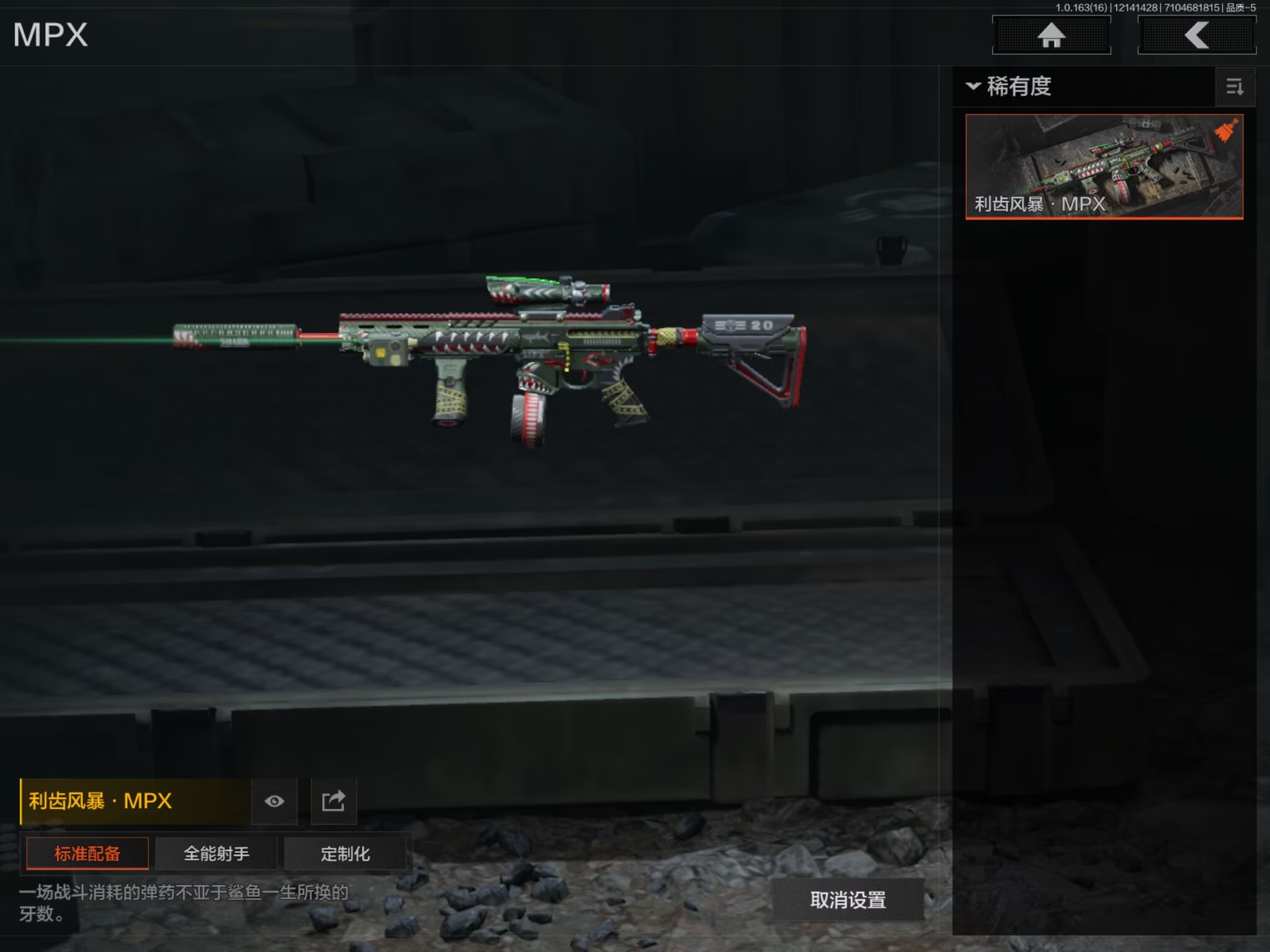Switch to the 标准配备 tab
This screenshot has width=1270, height=952.
[87, 853]
